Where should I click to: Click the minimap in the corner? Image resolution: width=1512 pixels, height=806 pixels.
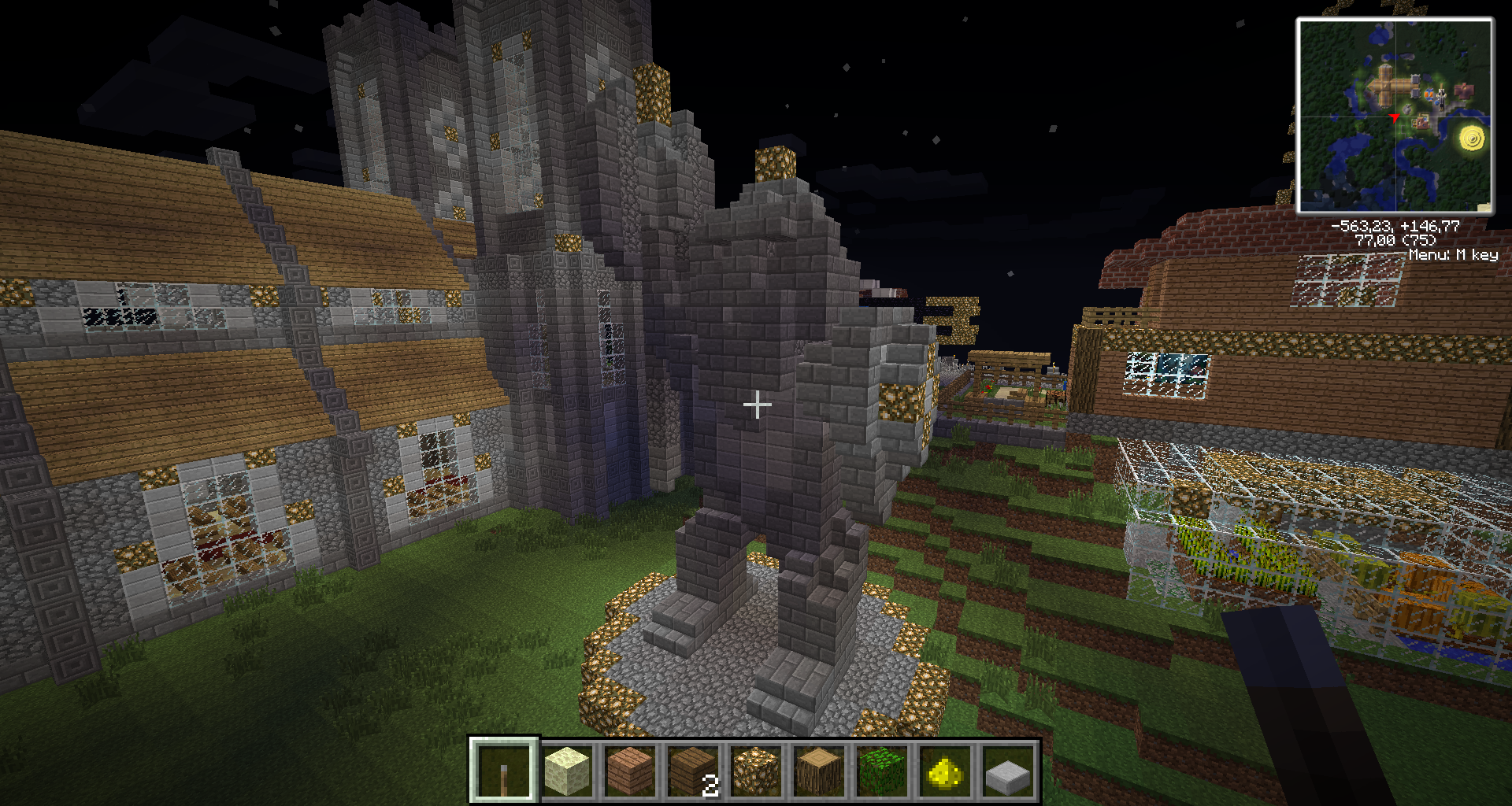point(1395,116)
